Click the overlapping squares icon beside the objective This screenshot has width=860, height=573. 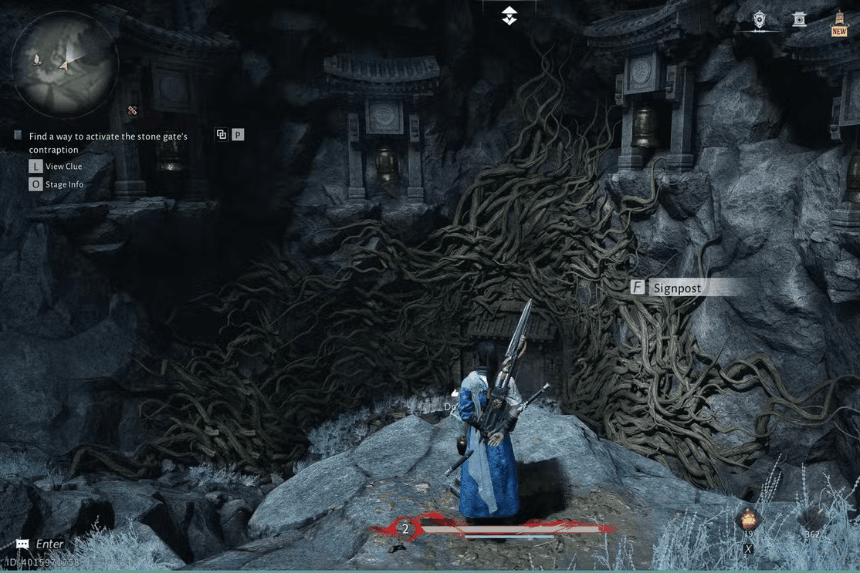(x=221, y=134)
